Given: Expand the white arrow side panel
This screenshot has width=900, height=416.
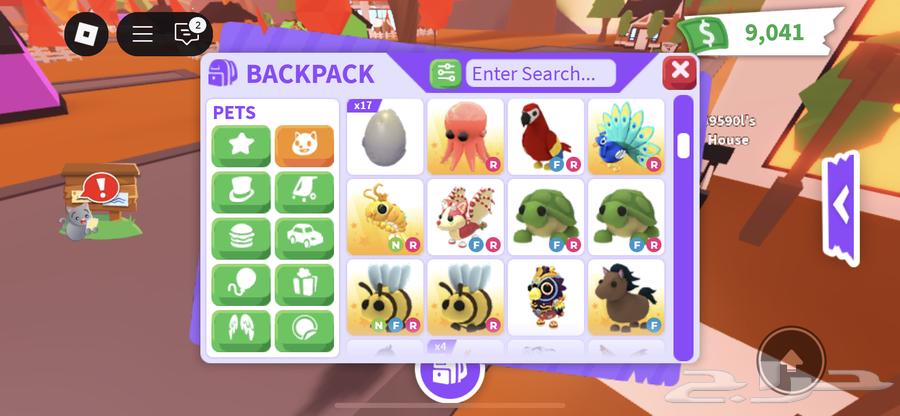Looking at the screenshot, I should click(x=841, y=206).
